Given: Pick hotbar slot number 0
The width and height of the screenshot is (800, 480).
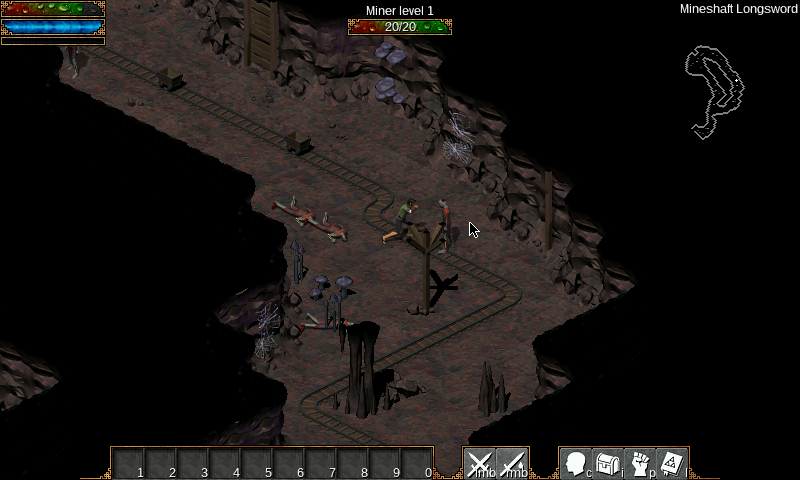Looking at the screenshot, I should 417,464.
